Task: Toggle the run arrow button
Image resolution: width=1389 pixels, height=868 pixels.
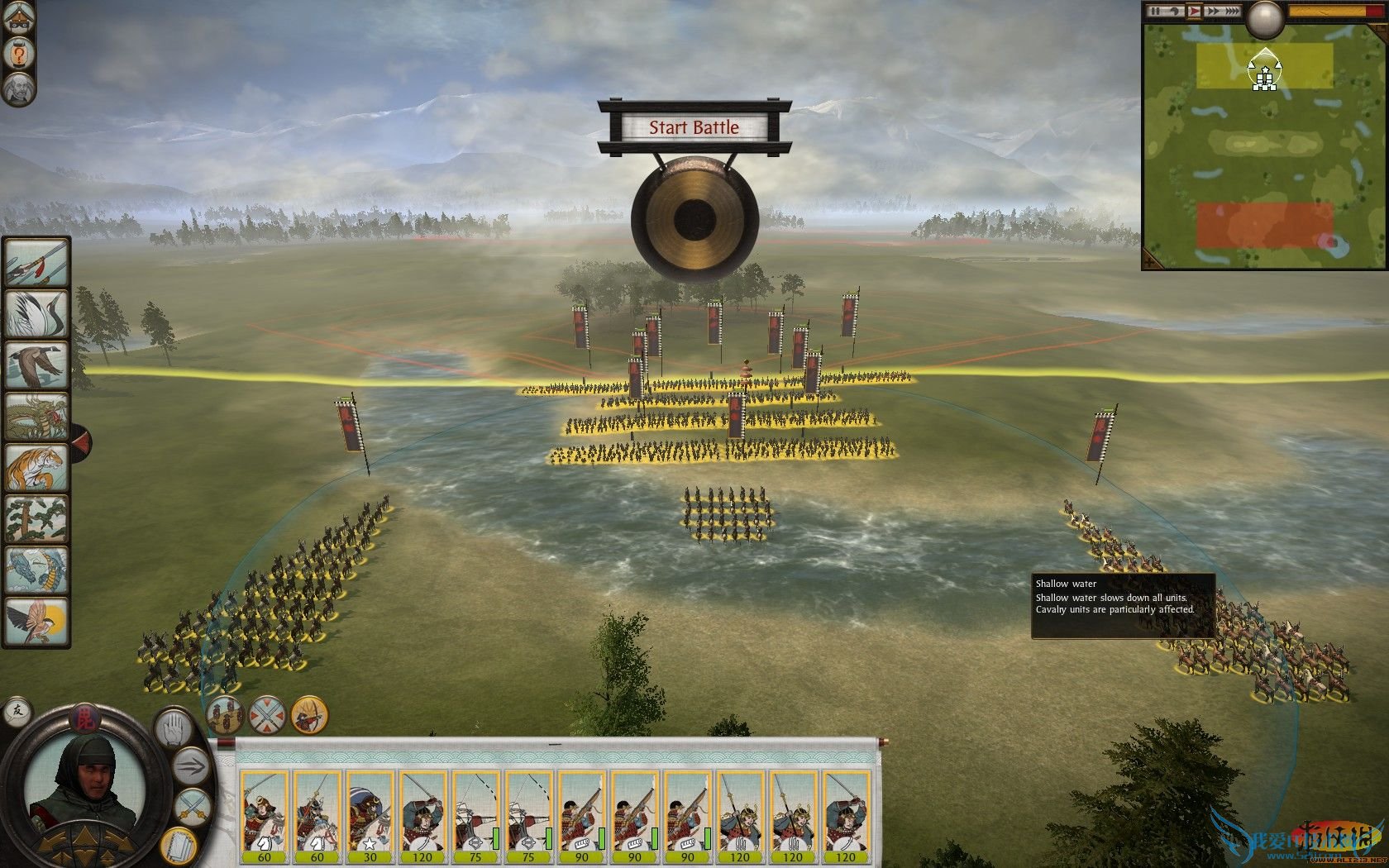Action: pyautogui.click(x=191, y=765)
